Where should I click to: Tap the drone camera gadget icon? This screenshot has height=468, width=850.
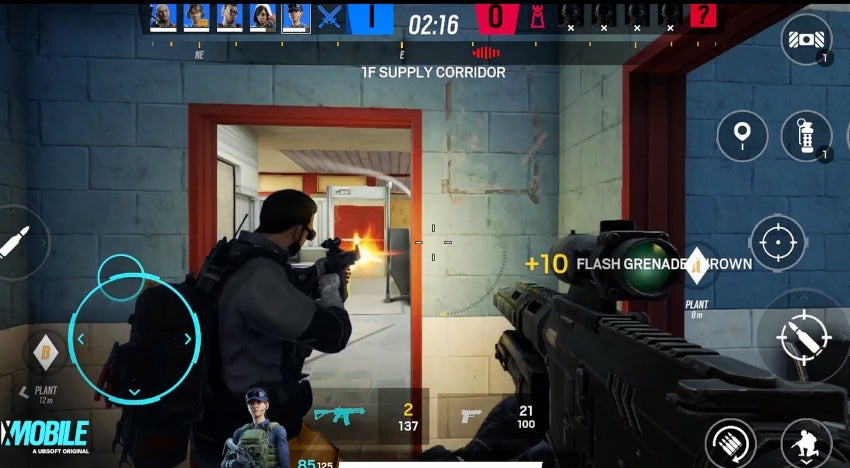click(x=806, y=40)
